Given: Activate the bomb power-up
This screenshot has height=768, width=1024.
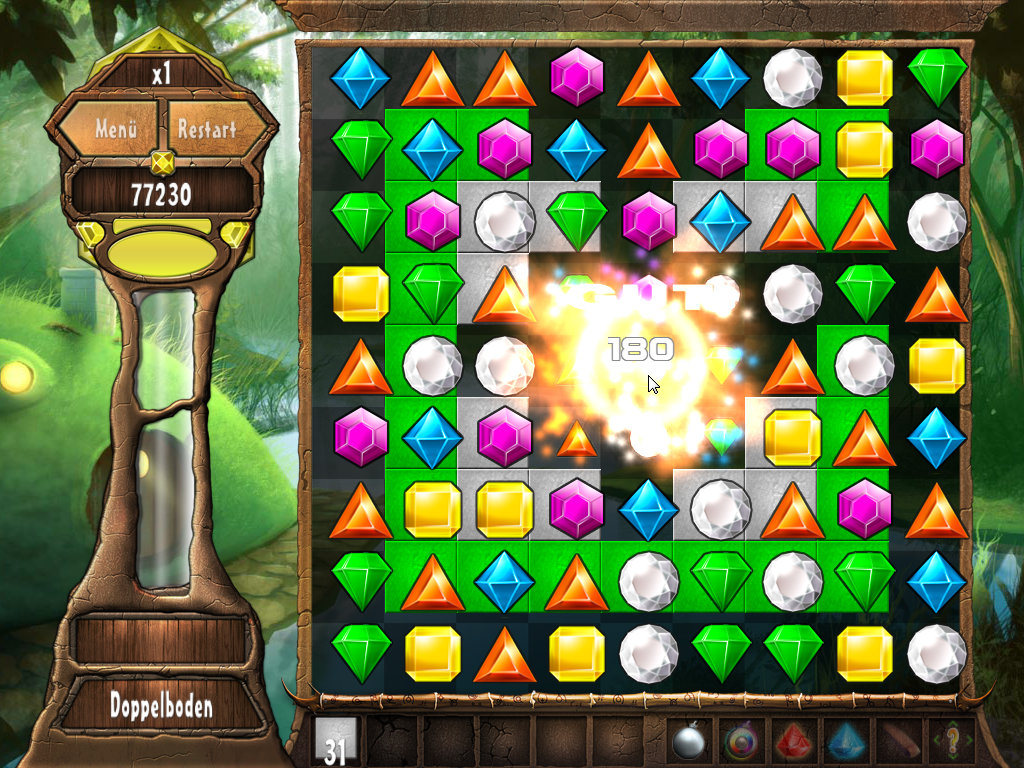Looking at the screenshot, I should [688, 742].
